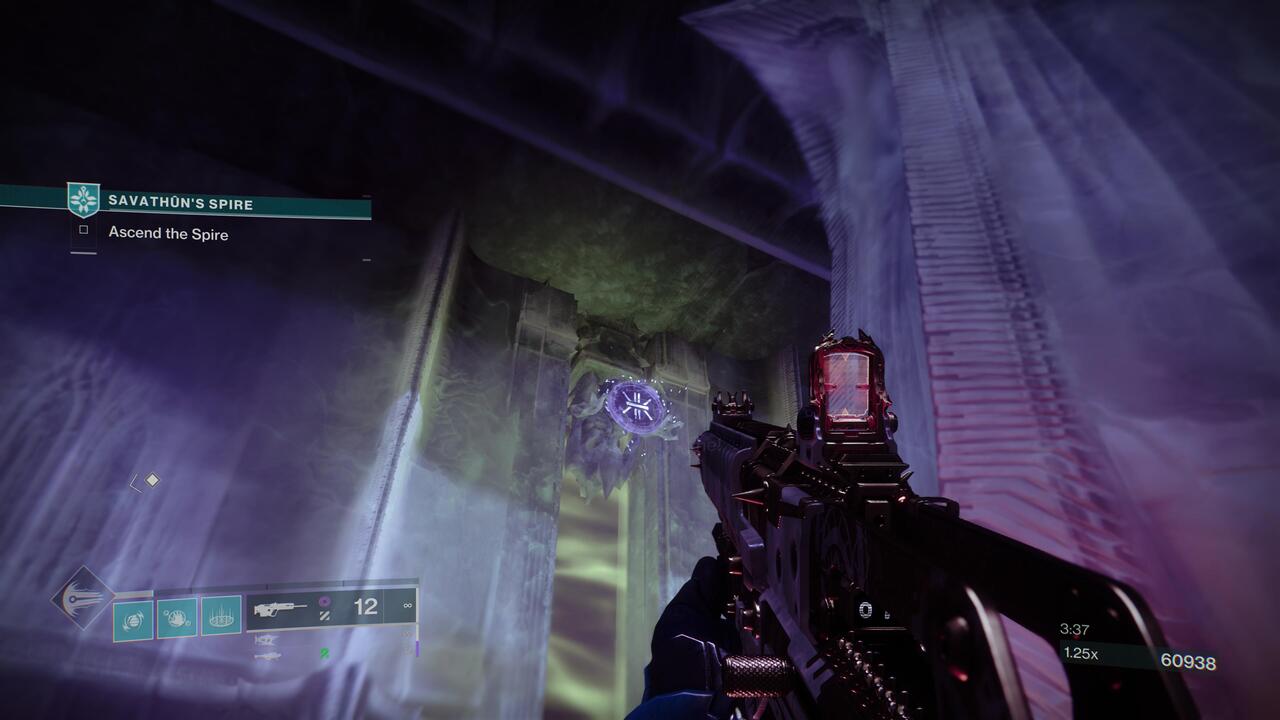Click the purple special ammo icon
Image resolution: width=1280 pixels, height=720 pixels.
324,601
